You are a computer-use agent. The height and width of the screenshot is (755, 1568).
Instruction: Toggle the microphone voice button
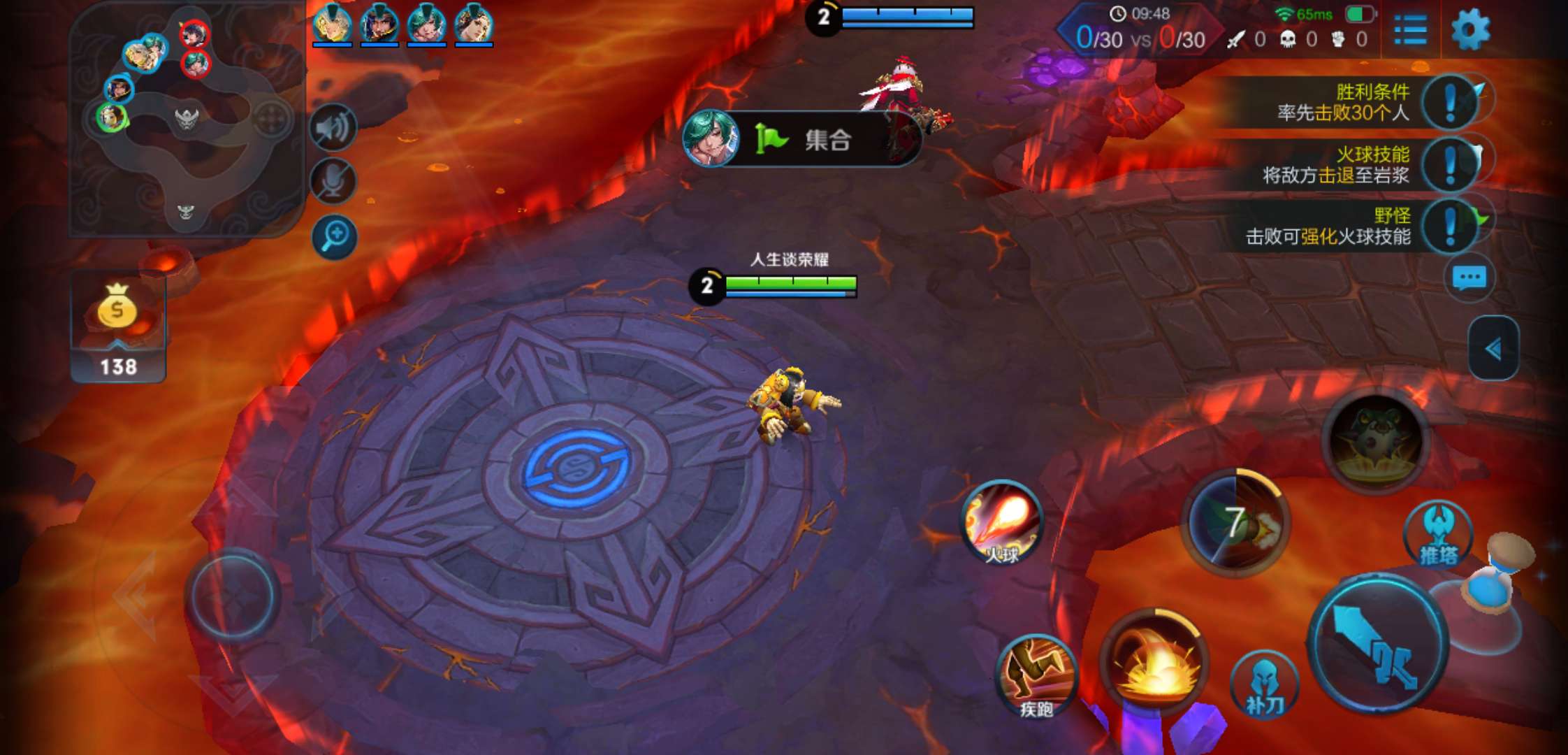pos(334,182)
